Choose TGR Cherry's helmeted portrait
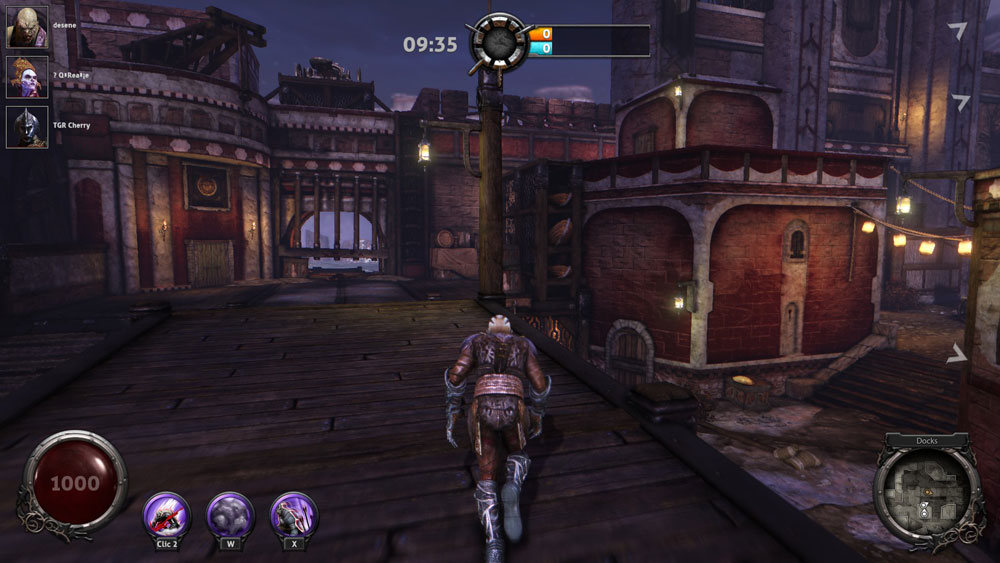The height and width of the screenshot is (563, 1000). 27,127
